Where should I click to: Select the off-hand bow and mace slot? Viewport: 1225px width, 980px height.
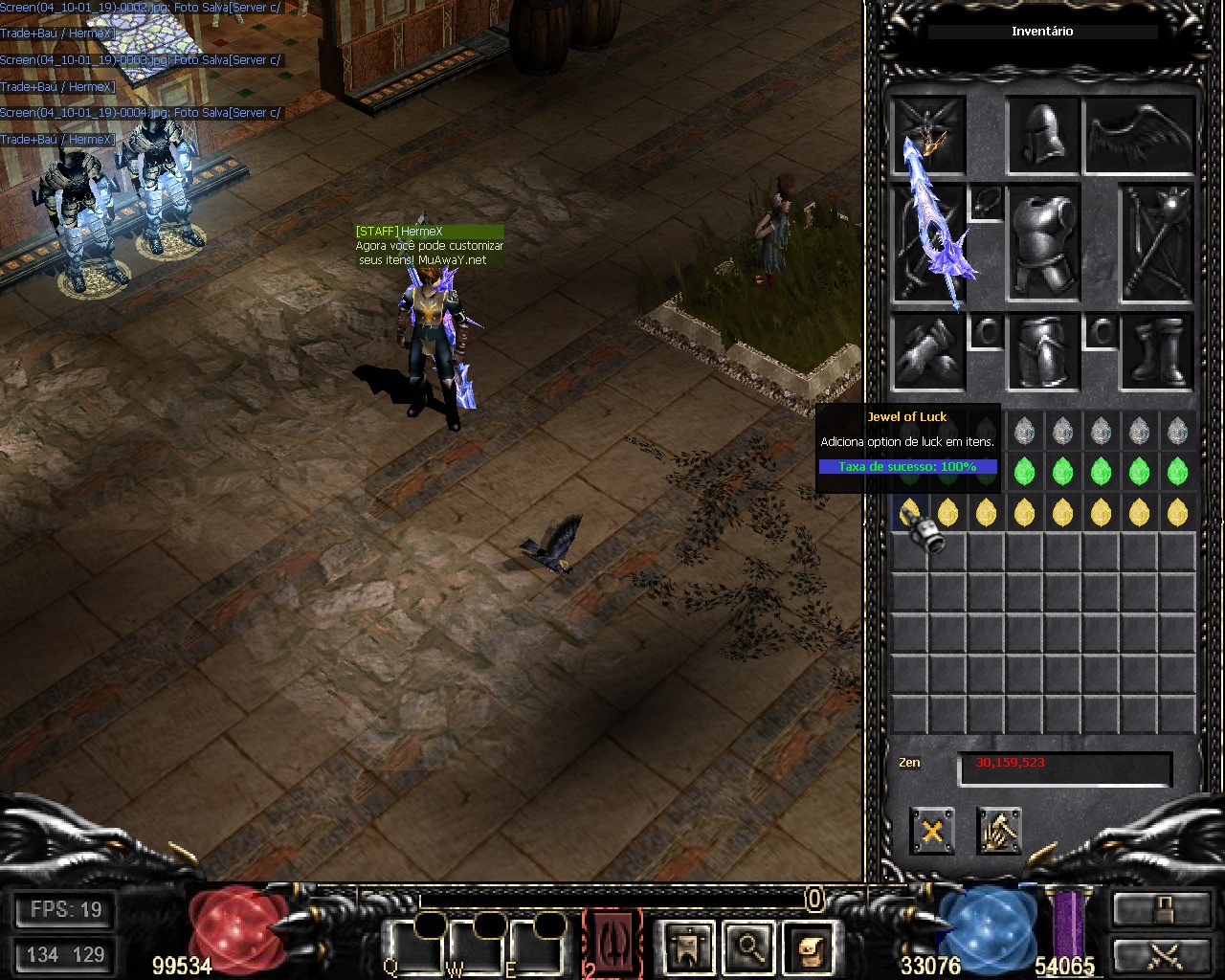point(1156,243)
